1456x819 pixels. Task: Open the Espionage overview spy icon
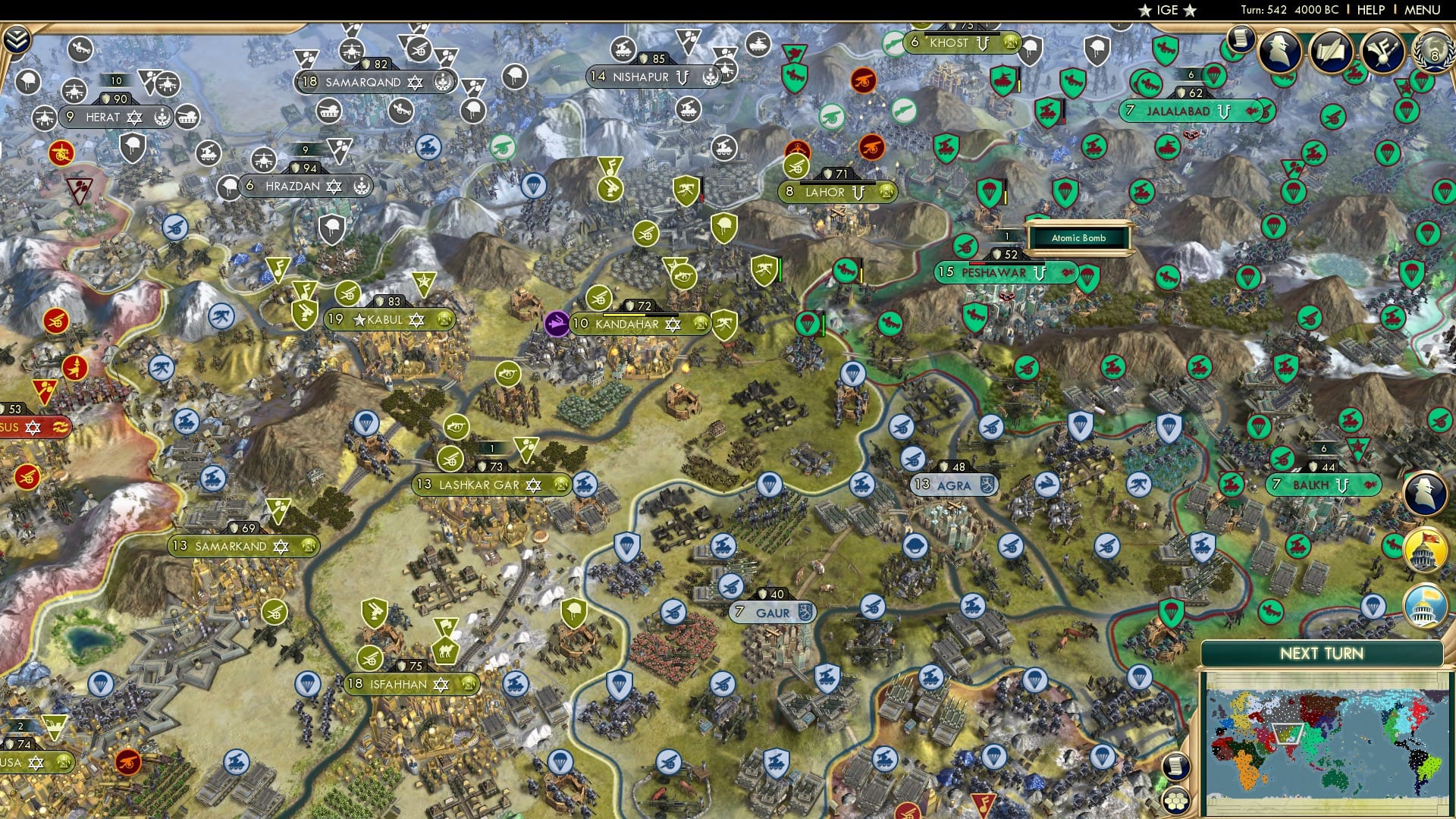pyautogui.click(x=1279, y=49)
